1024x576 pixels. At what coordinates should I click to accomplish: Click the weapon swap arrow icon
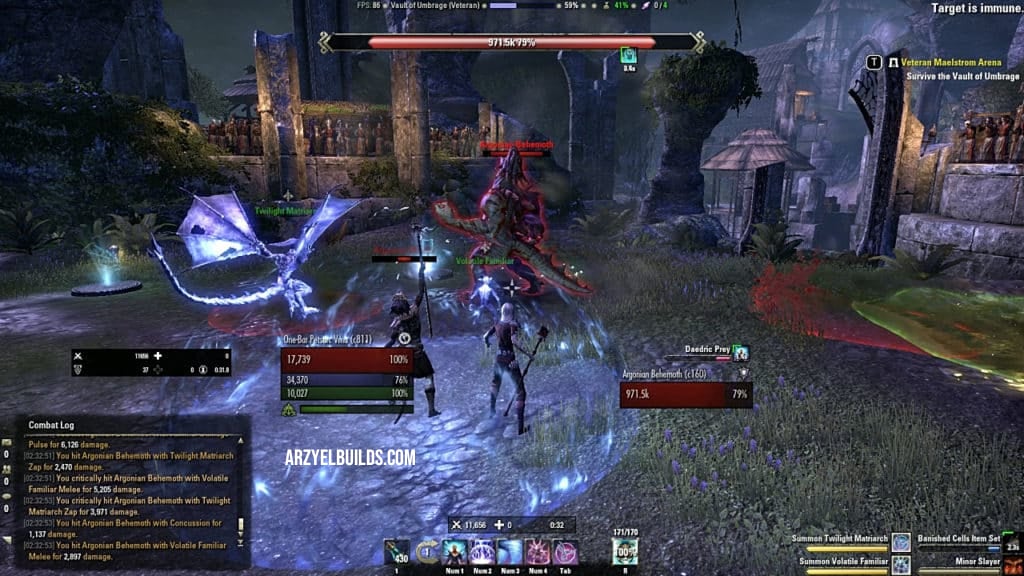point(427,551)
